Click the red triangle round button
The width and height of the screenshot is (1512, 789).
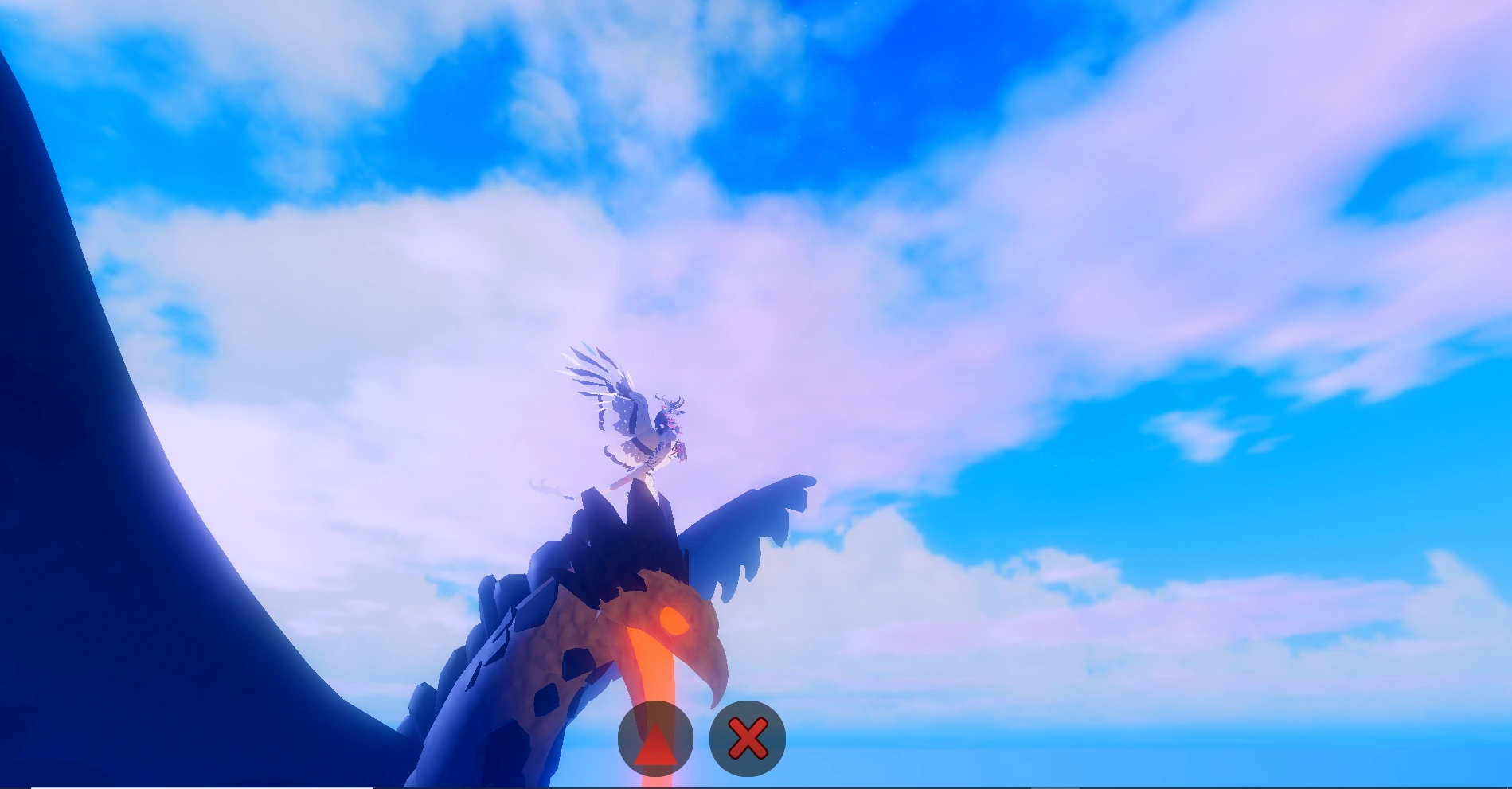[655, 739]
